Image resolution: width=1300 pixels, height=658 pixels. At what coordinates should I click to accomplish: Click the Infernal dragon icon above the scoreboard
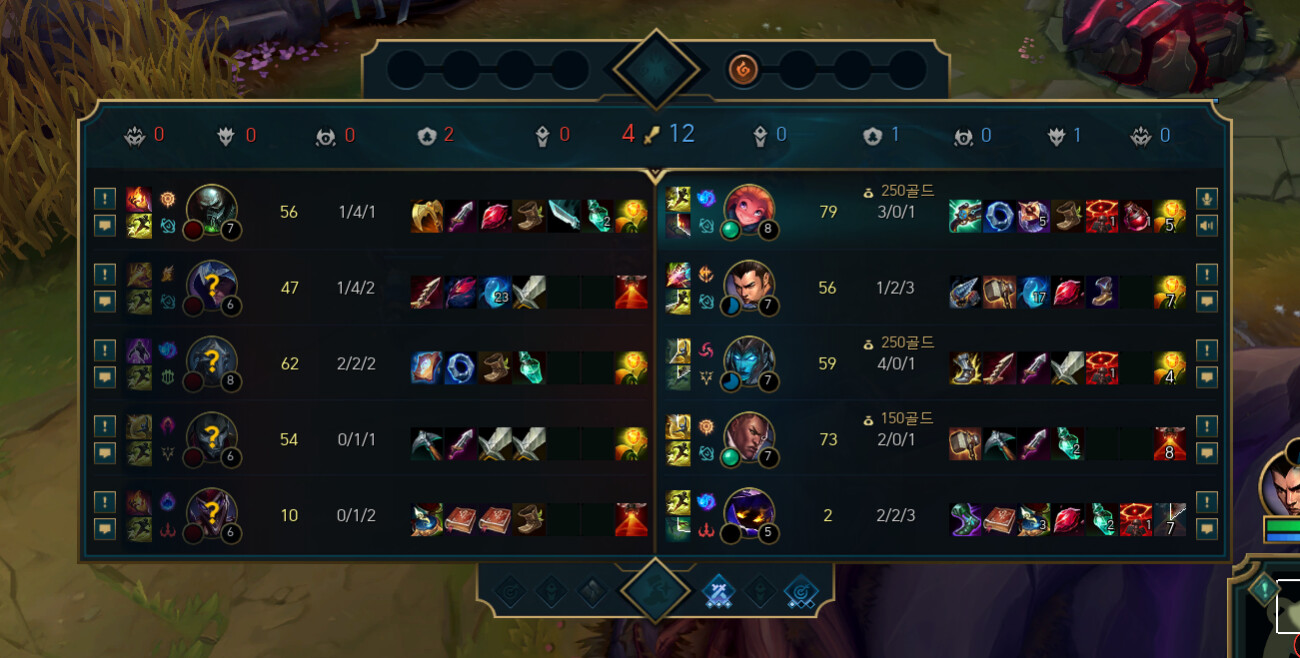744,69
